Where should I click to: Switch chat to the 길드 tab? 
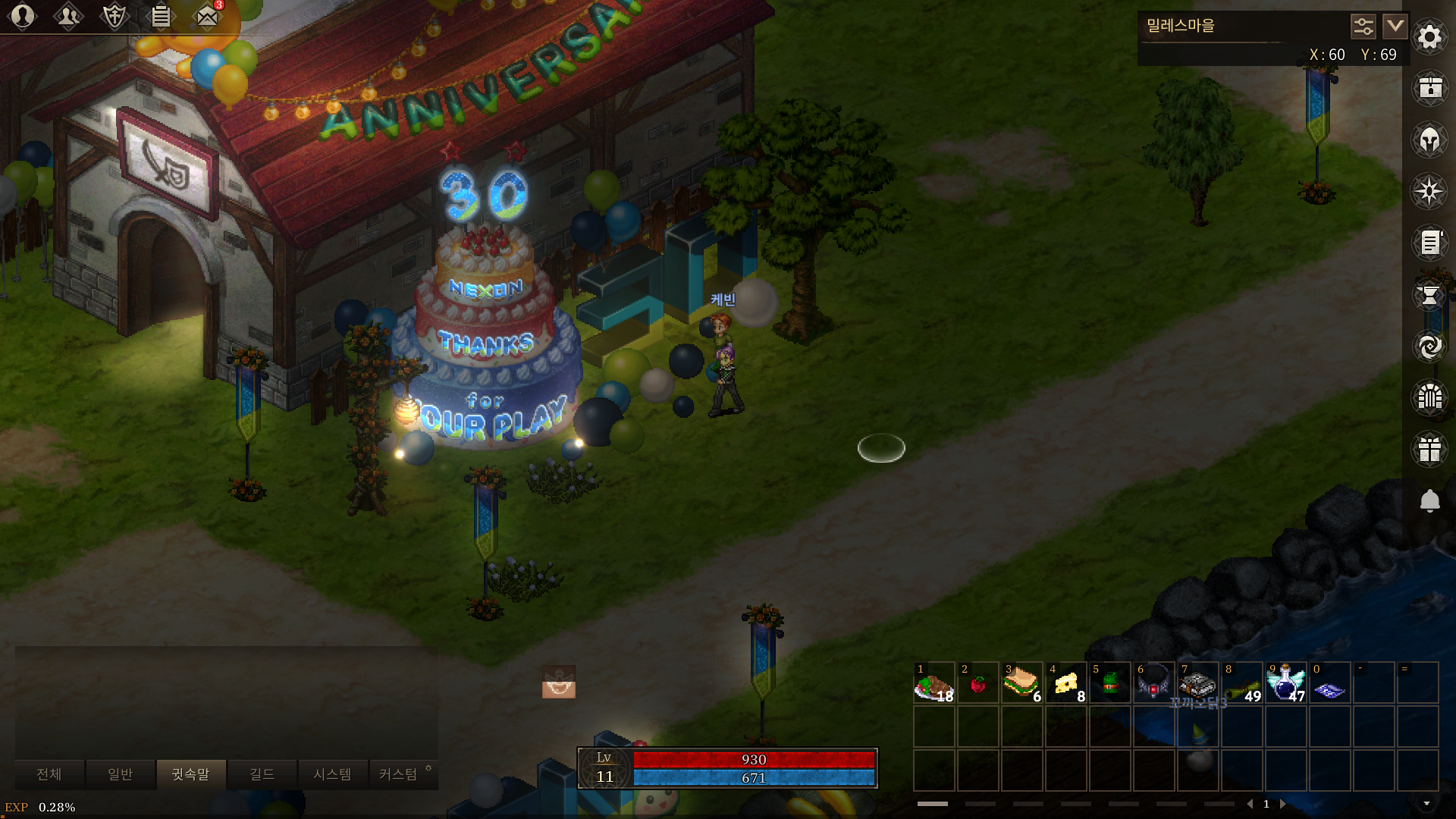(262, 774)
